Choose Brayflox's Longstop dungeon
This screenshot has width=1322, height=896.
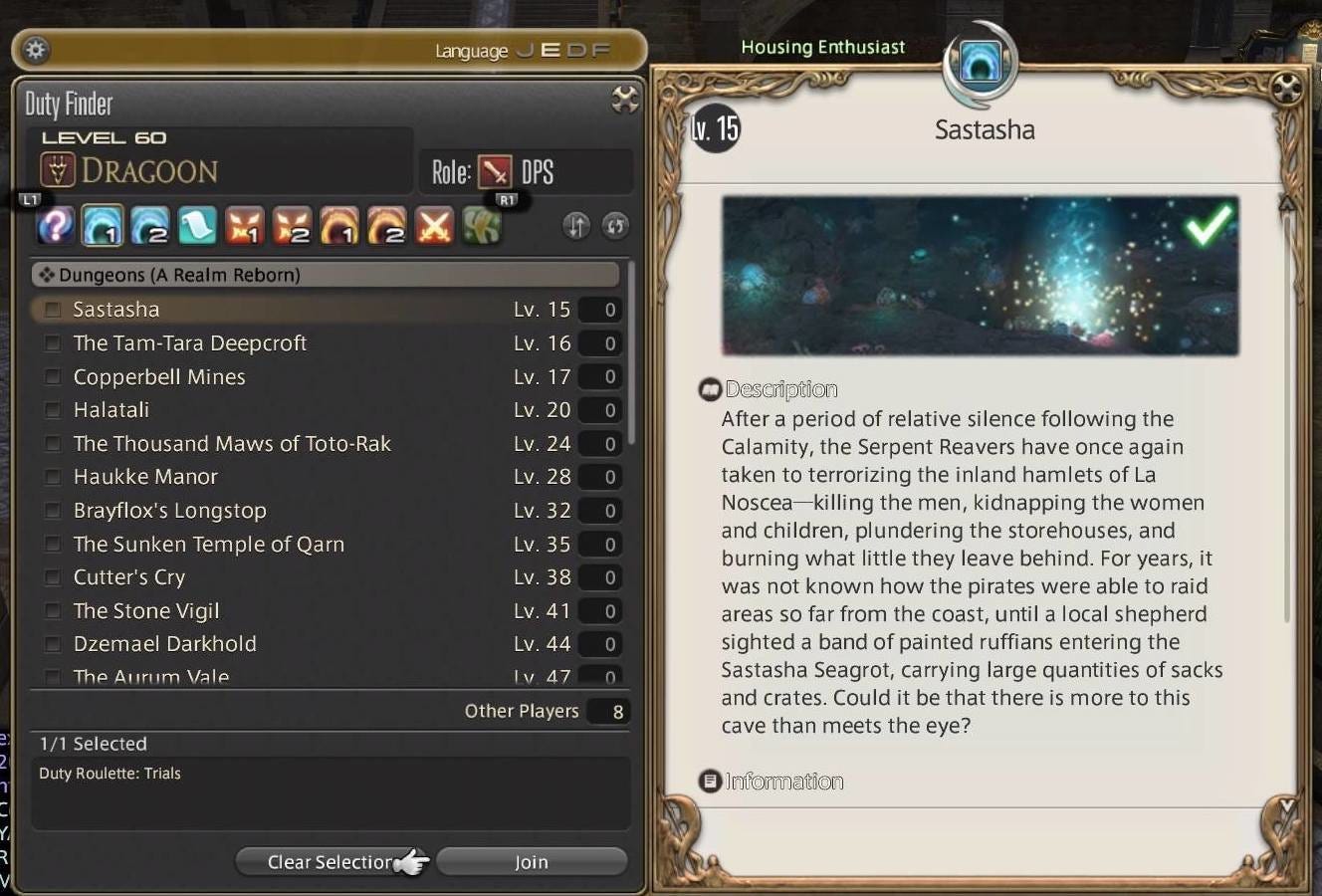pyautogui.click(x=53, y=511)
